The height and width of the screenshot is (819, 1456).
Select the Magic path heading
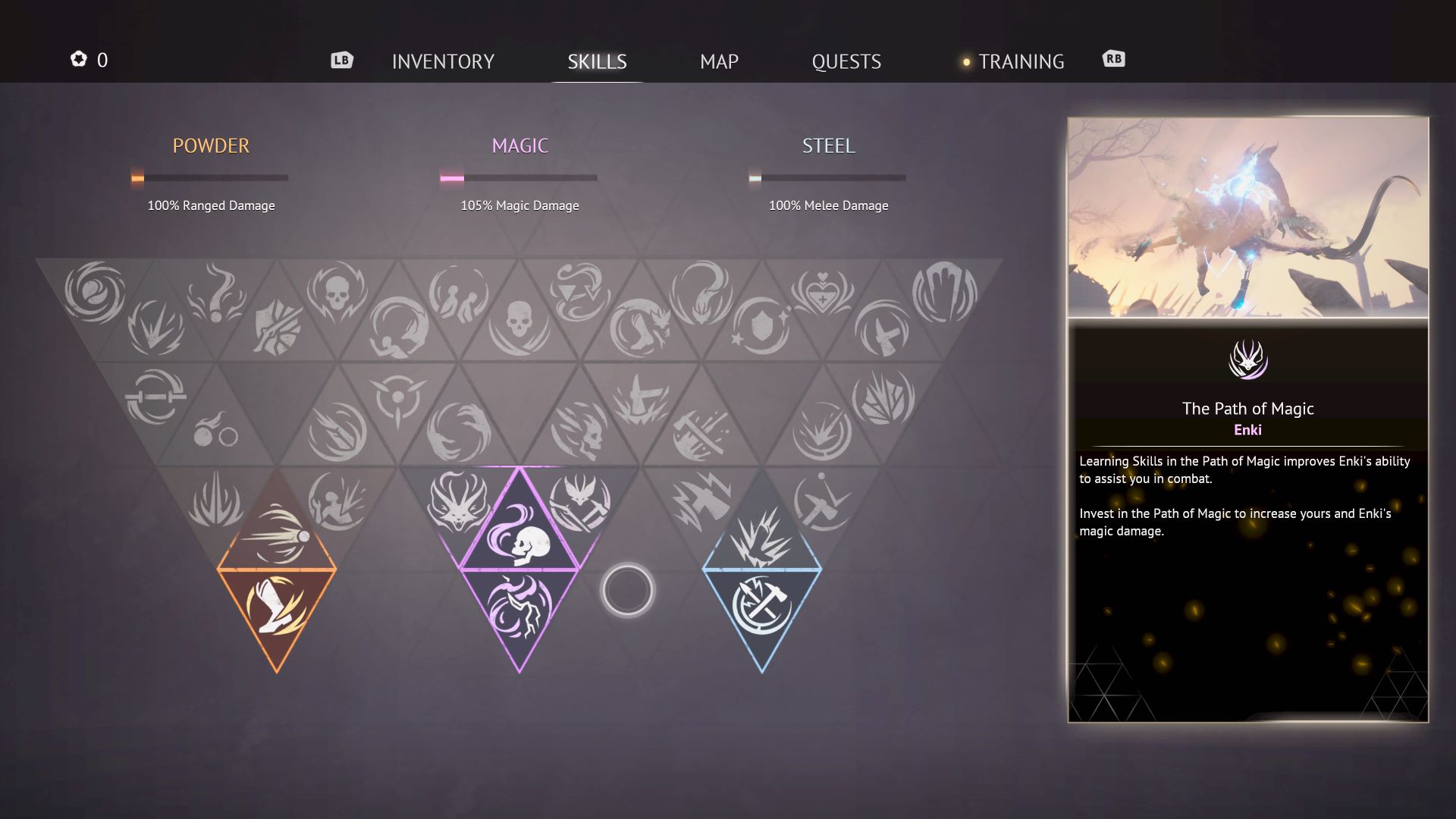pyautogui.click(x=519, y=146)
